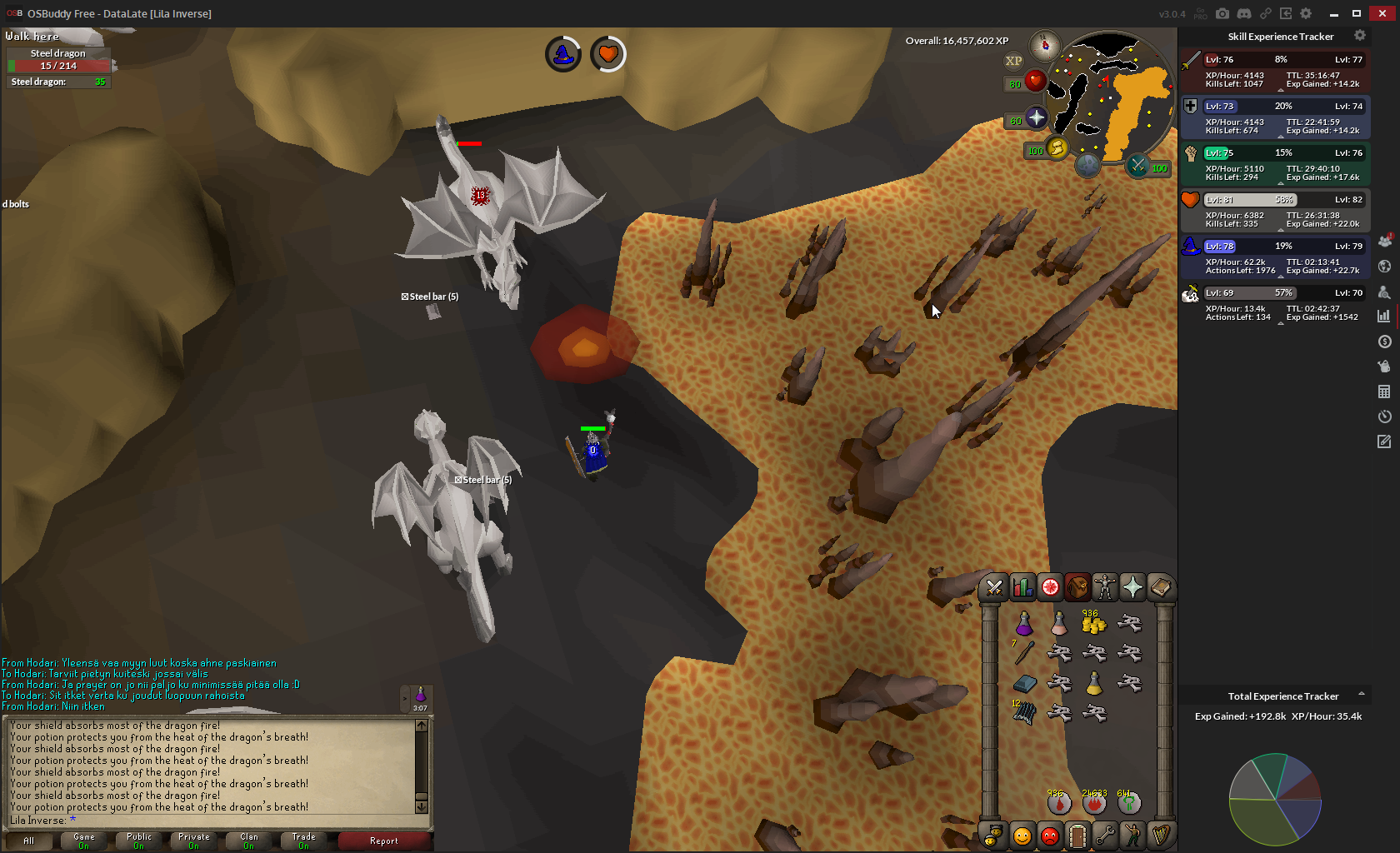Click the purple potion in inventory
Viewport: 1400px width, 853px height.
pos(1024,623)
